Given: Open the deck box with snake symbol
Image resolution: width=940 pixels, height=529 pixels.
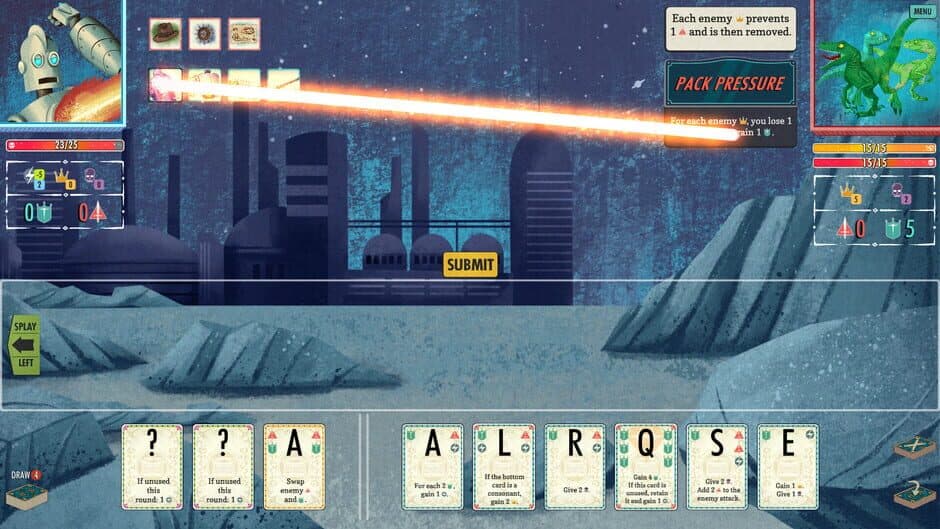Looking at the screenshot, I should tap(914, 491).
